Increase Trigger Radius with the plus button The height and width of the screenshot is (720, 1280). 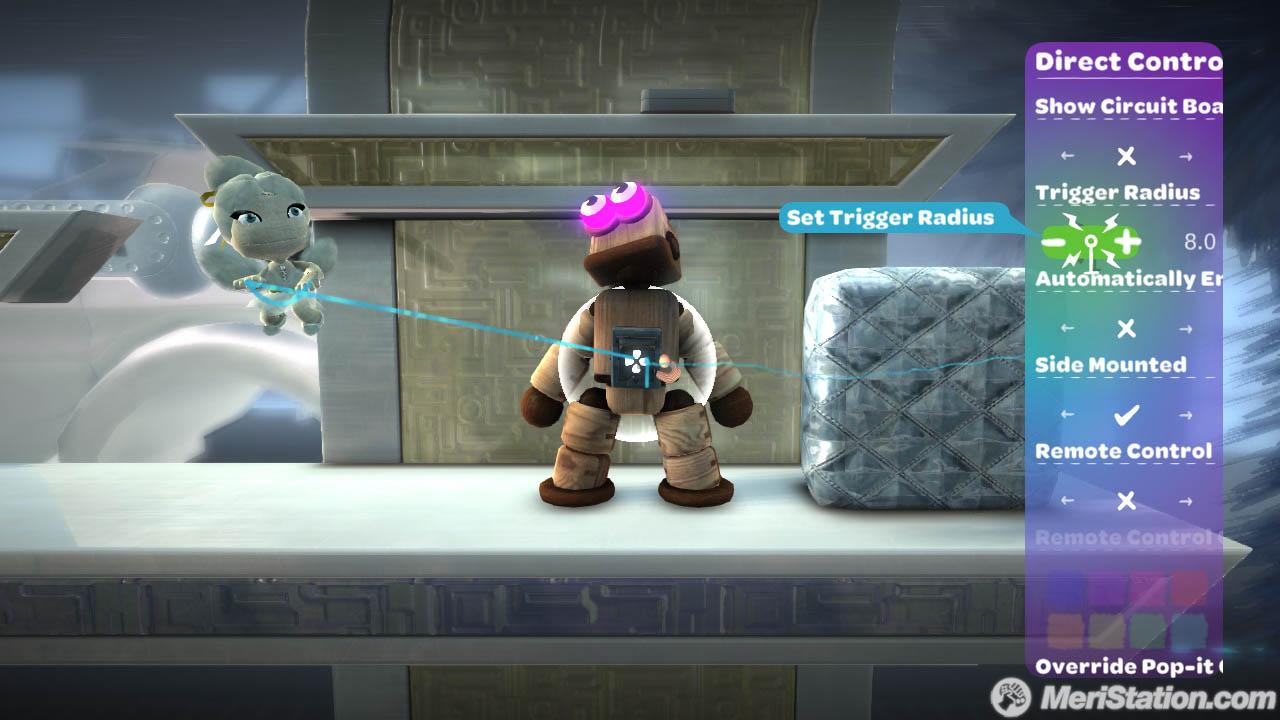[x=1126, y=241]
